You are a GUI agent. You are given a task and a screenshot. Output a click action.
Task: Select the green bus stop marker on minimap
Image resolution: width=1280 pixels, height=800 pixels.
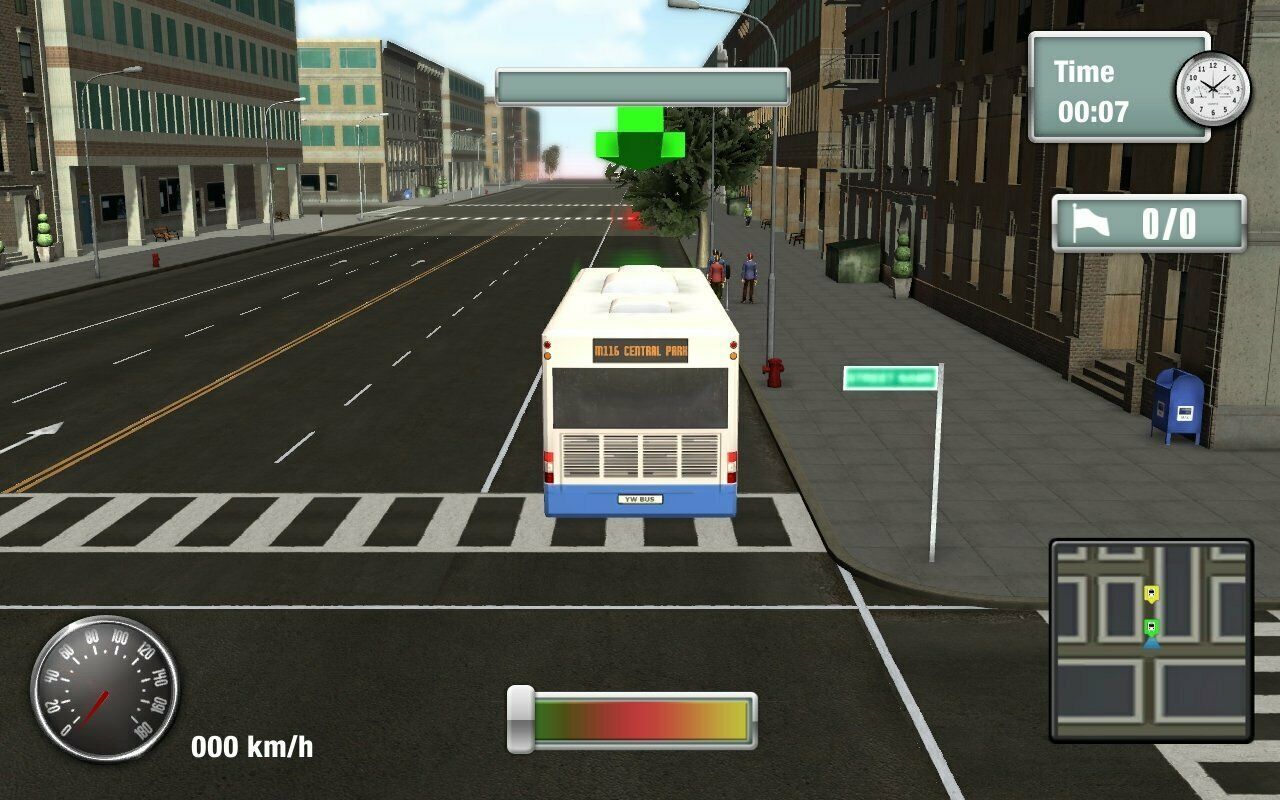coord(1152,628)
